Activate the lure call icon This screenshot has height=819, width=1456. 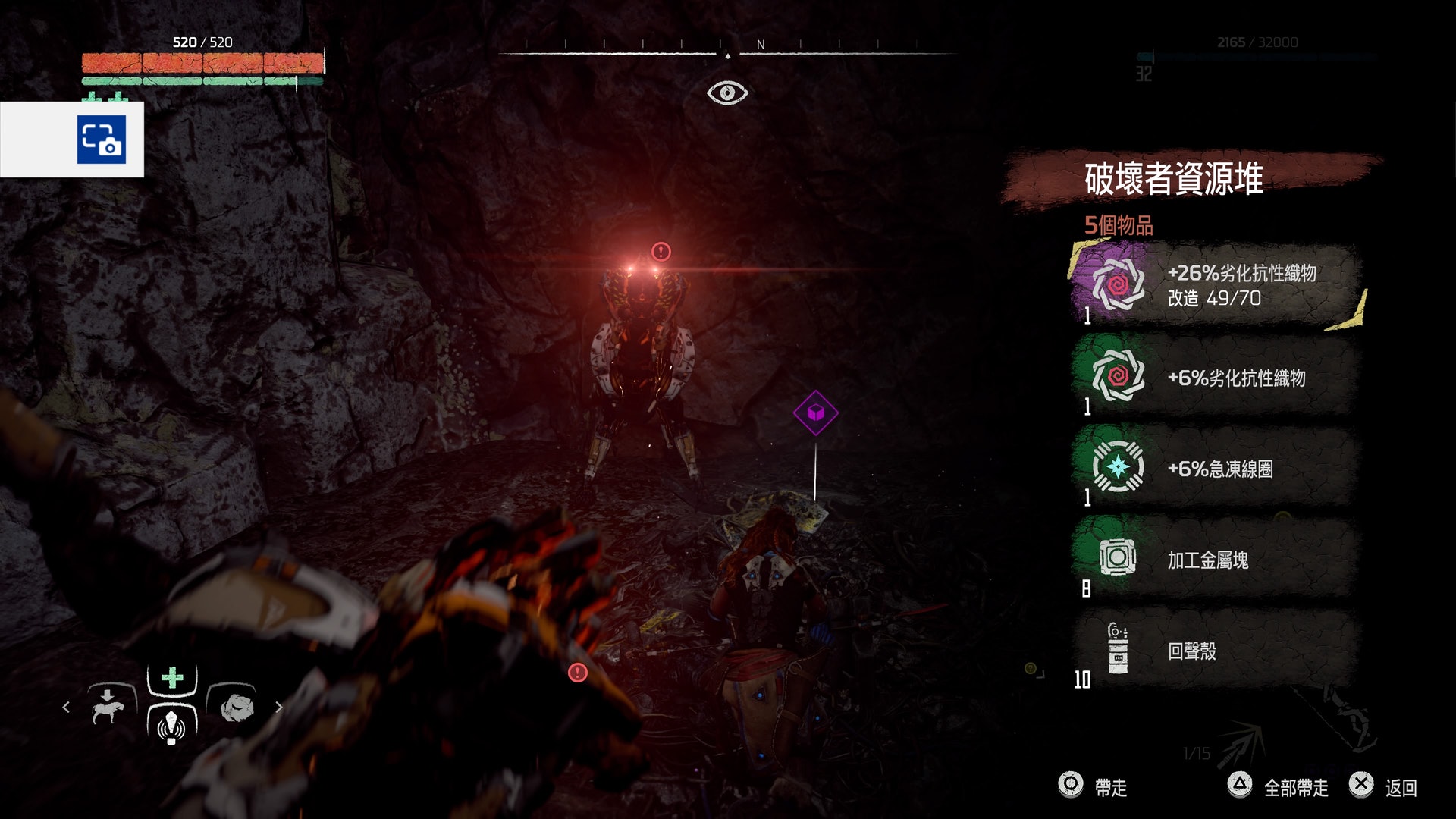pos(172,724)
